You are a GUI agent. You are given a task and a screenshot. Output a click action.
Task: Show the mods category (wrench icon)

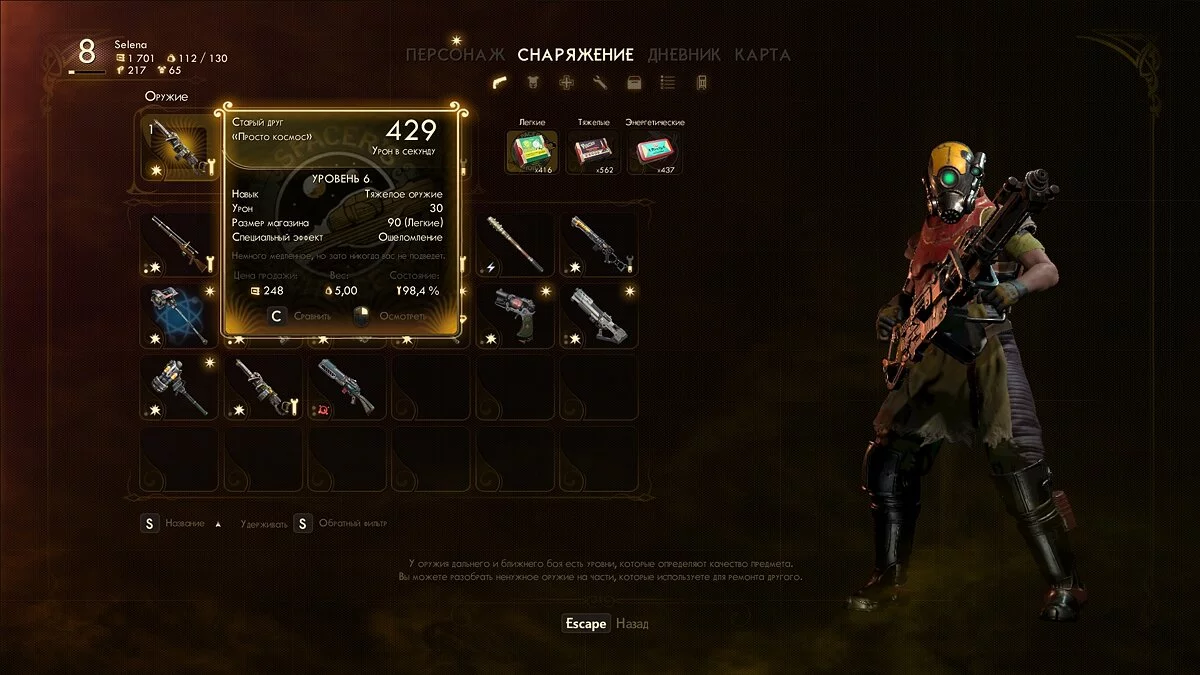pyautogui.click(x=600, y=83)
